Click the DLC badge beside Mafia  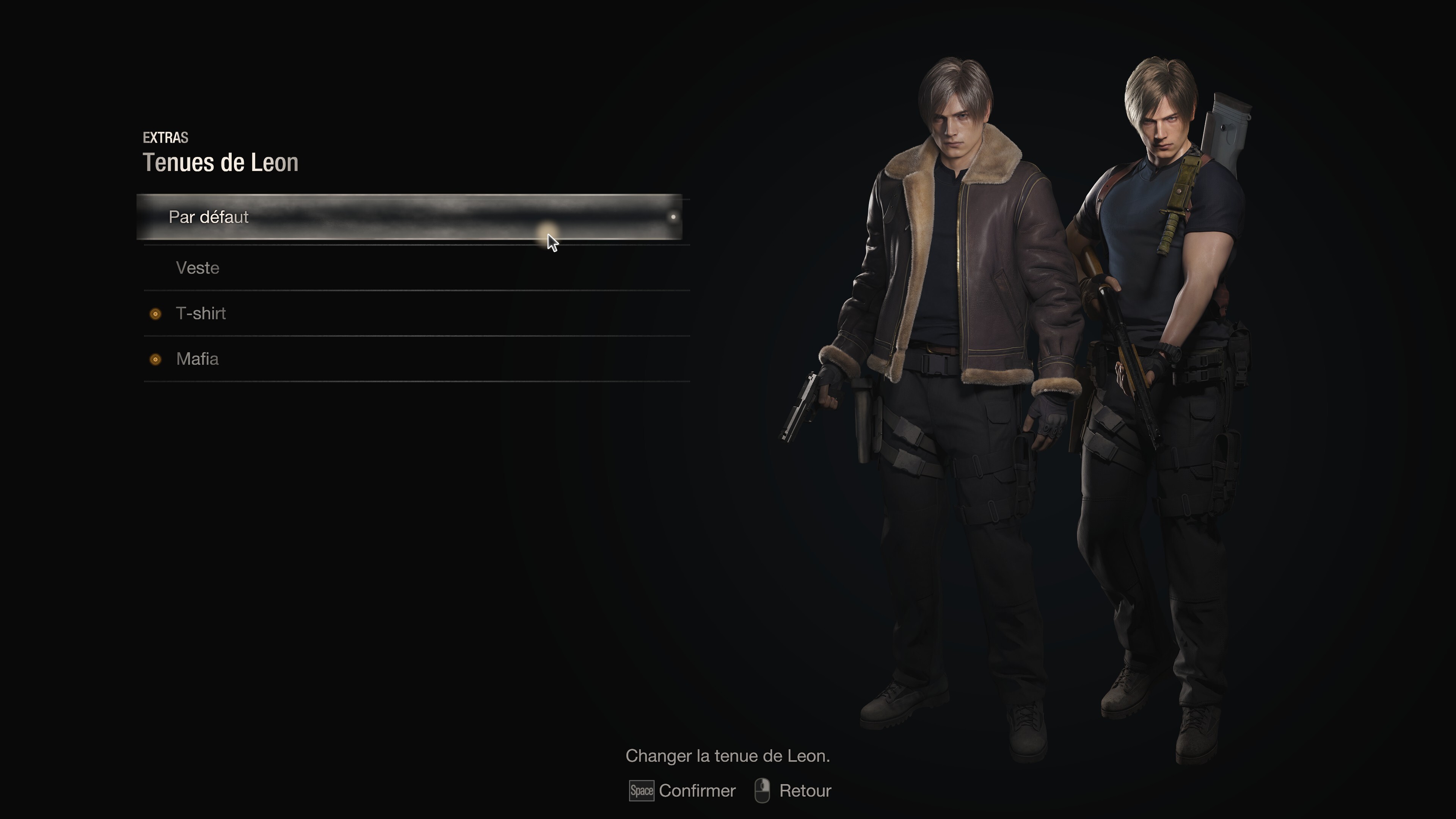155,359
